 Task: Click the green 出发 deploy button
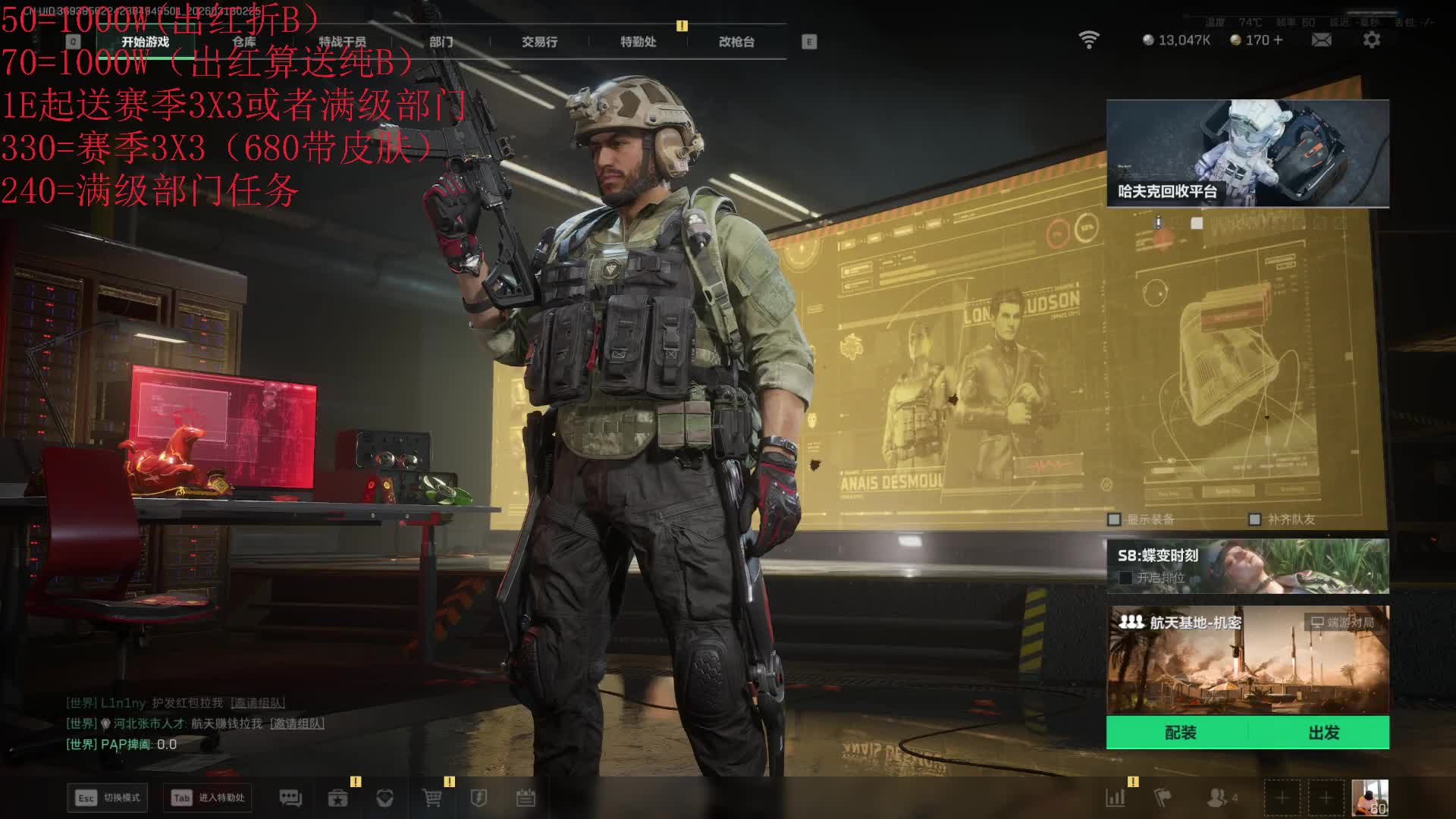[1323, 733]
